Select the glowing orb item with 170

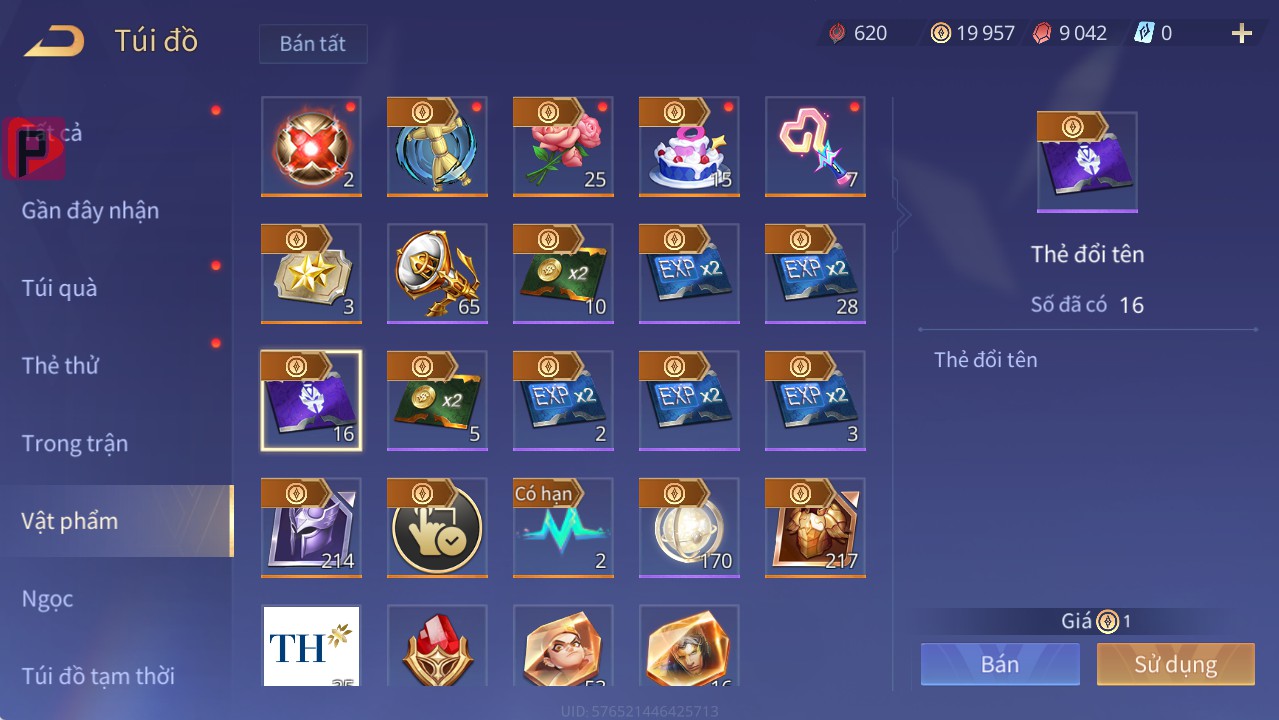pos(689,527)
